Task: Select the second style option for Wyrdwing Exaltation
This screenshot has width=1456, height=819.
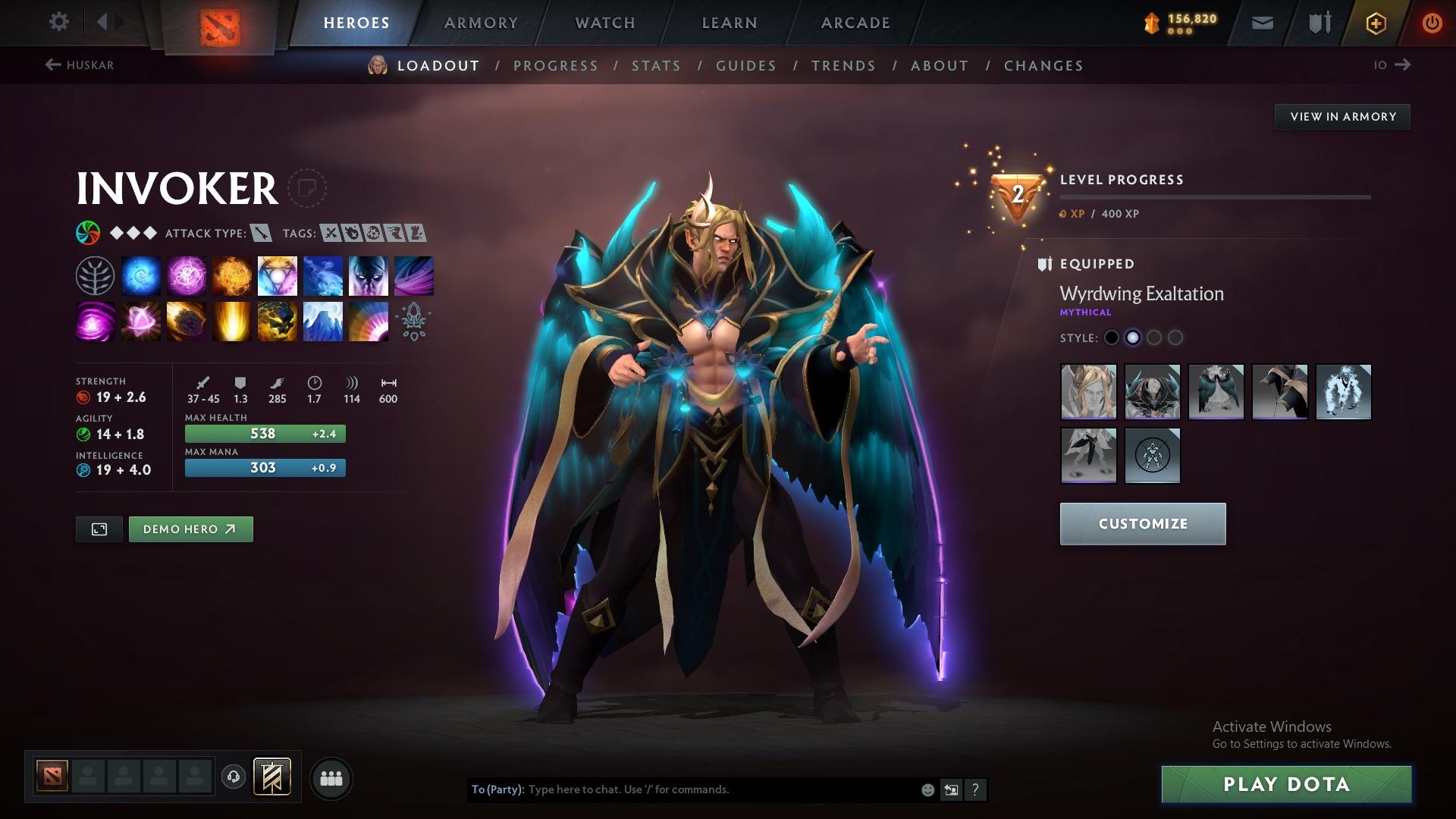Action: point(1134,338)
